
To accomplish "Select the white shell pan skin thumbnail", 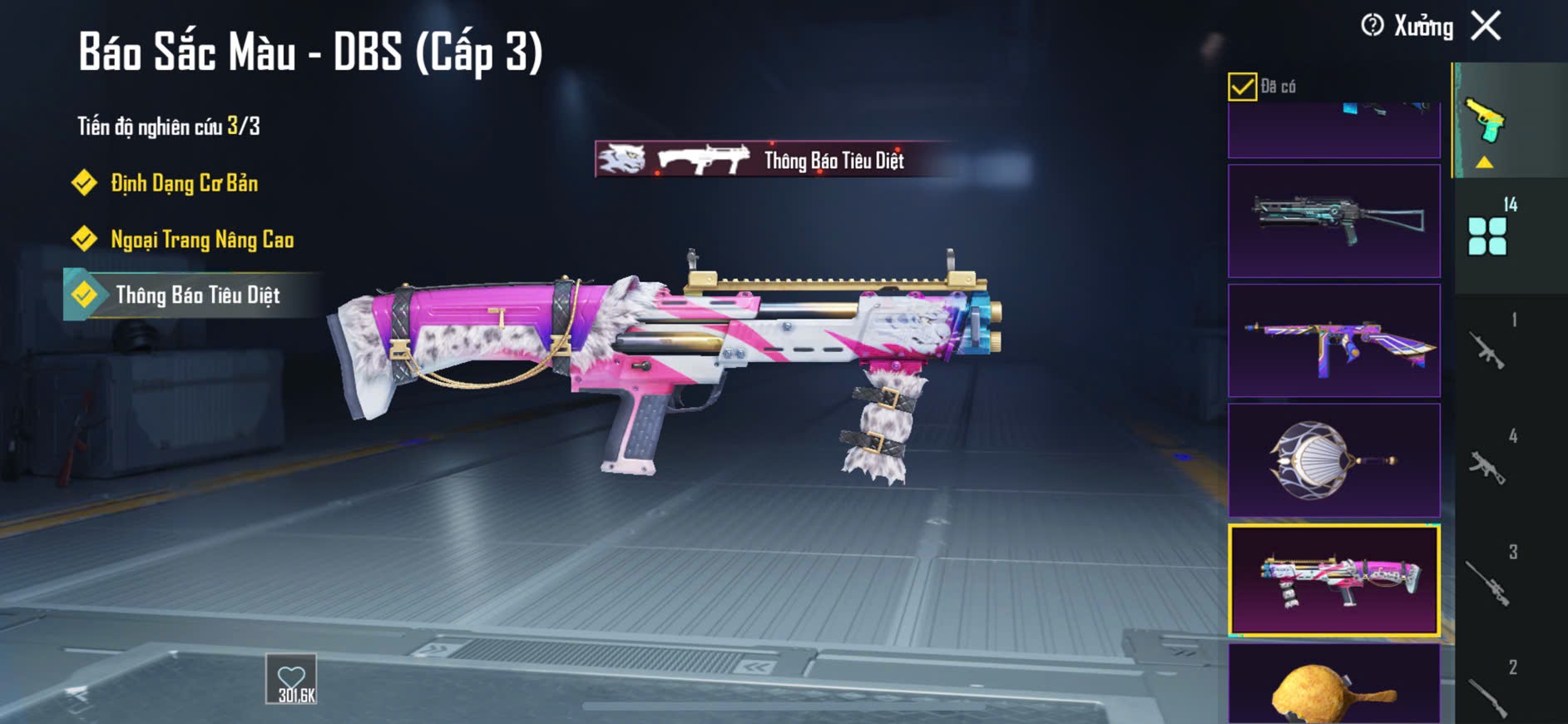I will click(x=1333, y=460).
